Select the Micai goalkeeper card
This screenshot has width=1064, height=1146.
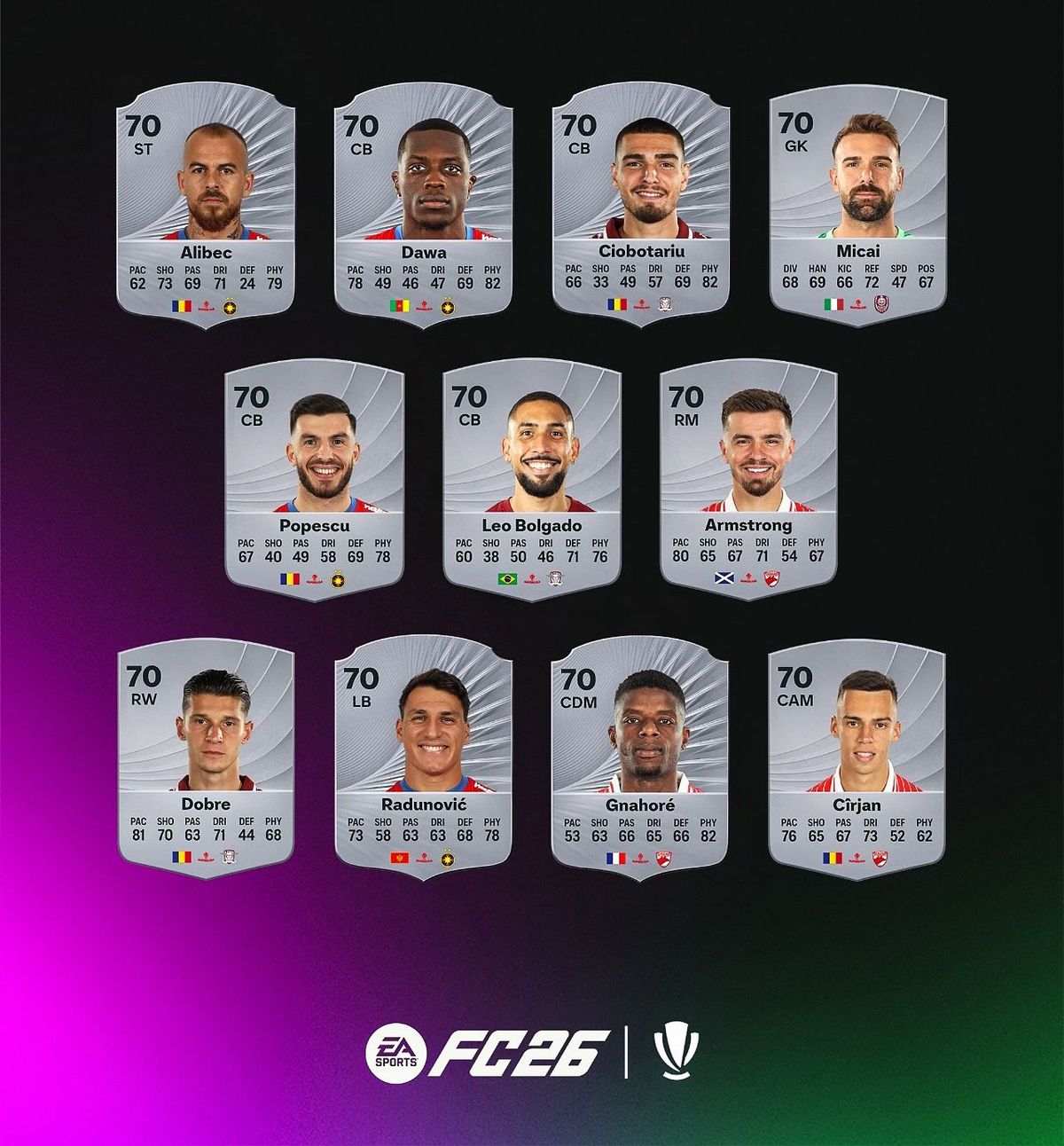(857, 206)
